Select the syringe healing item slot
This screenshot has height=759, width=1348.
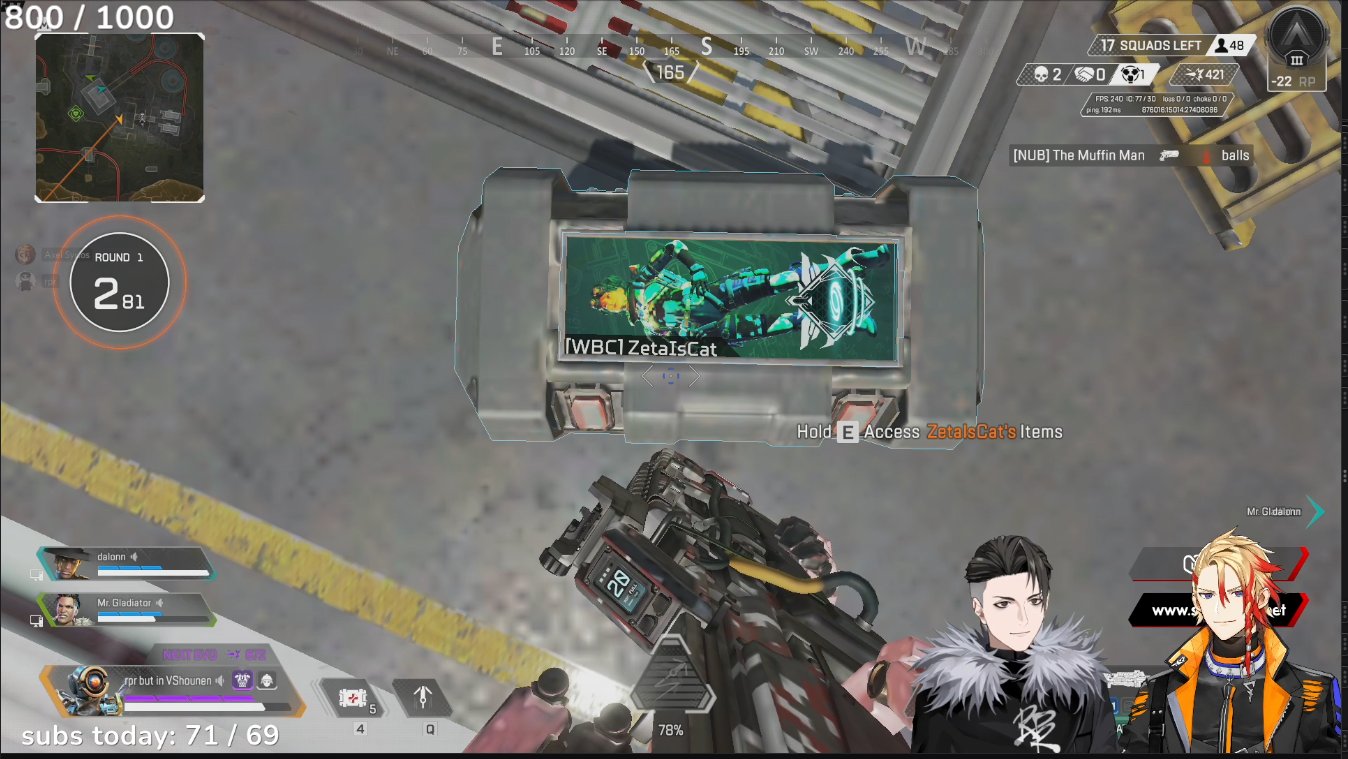tap(352, 698)
